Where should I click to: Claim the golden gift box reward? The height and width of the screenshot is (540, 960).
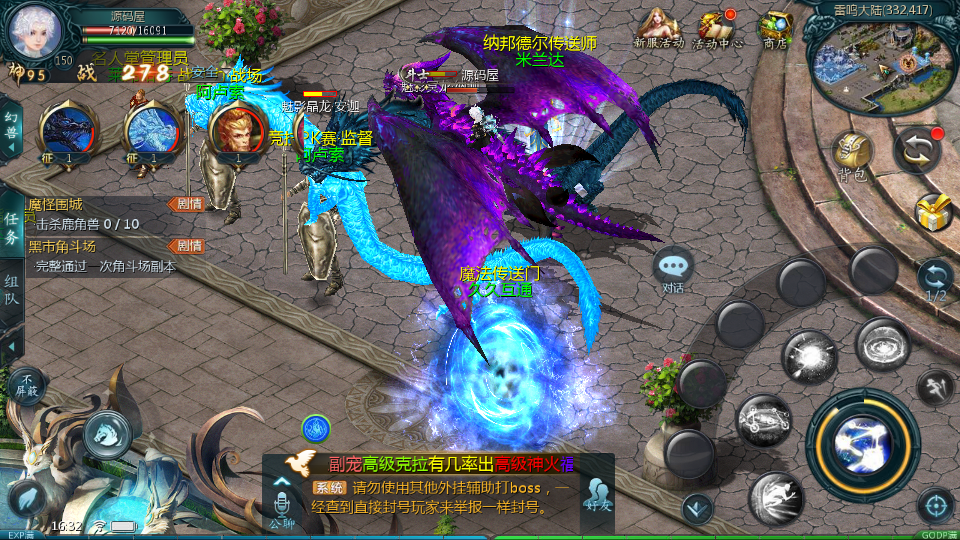(933, 211)
